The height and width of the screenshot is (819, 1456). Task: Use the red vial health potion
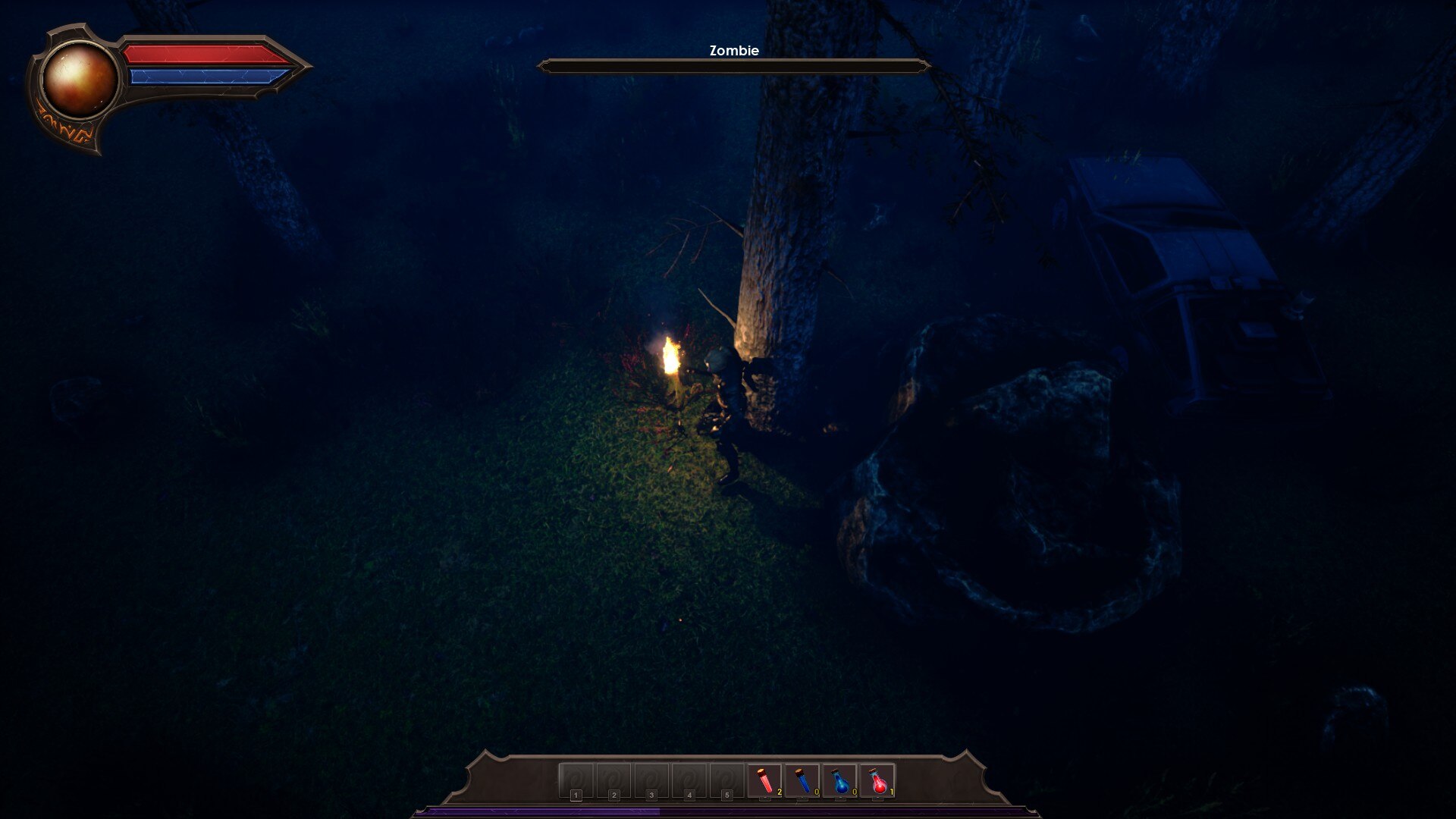pyautogui.click(x=764, y=780)
